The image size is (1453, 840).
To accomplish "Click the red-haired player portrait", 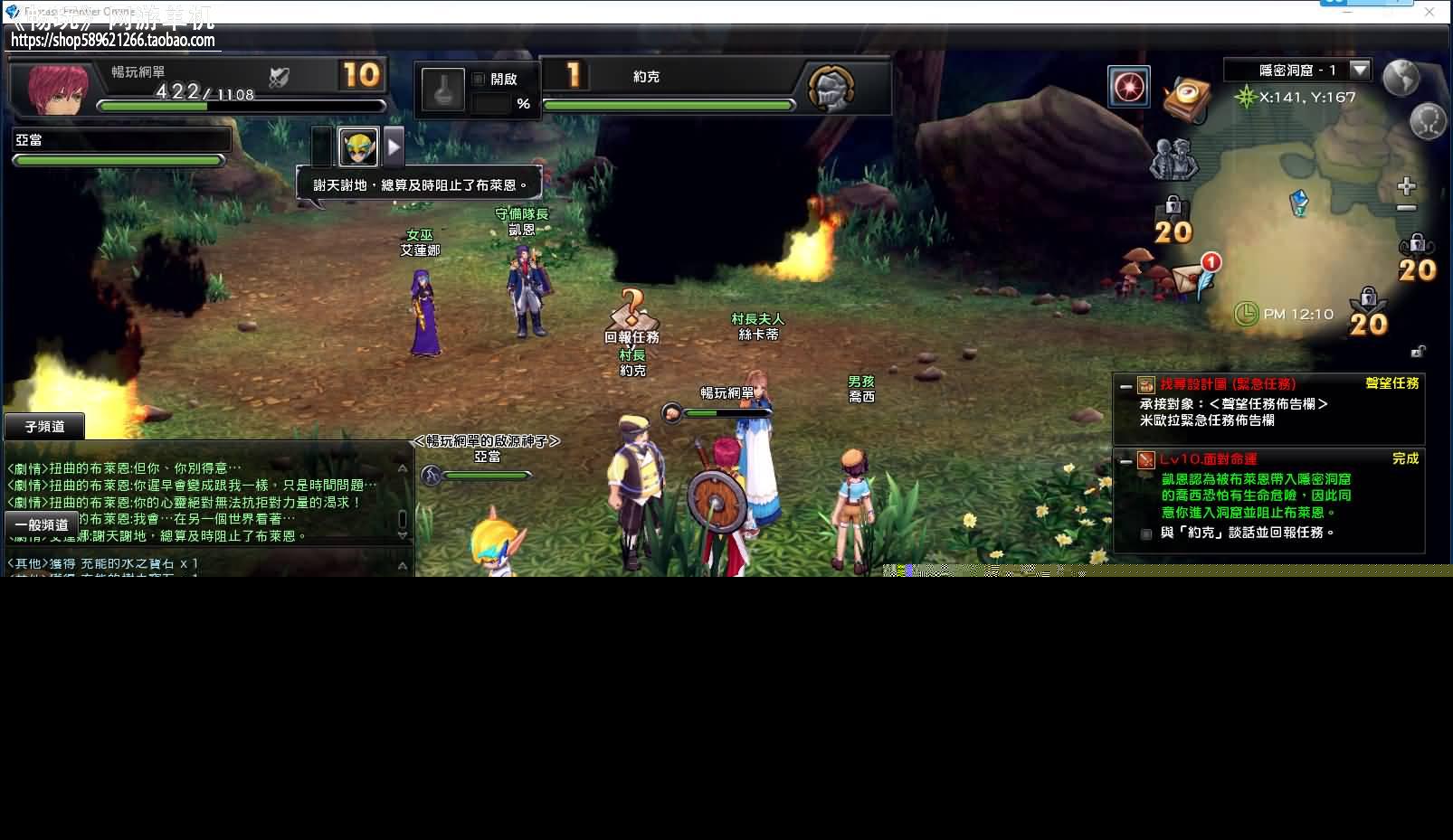I will [x=59, y=89].
